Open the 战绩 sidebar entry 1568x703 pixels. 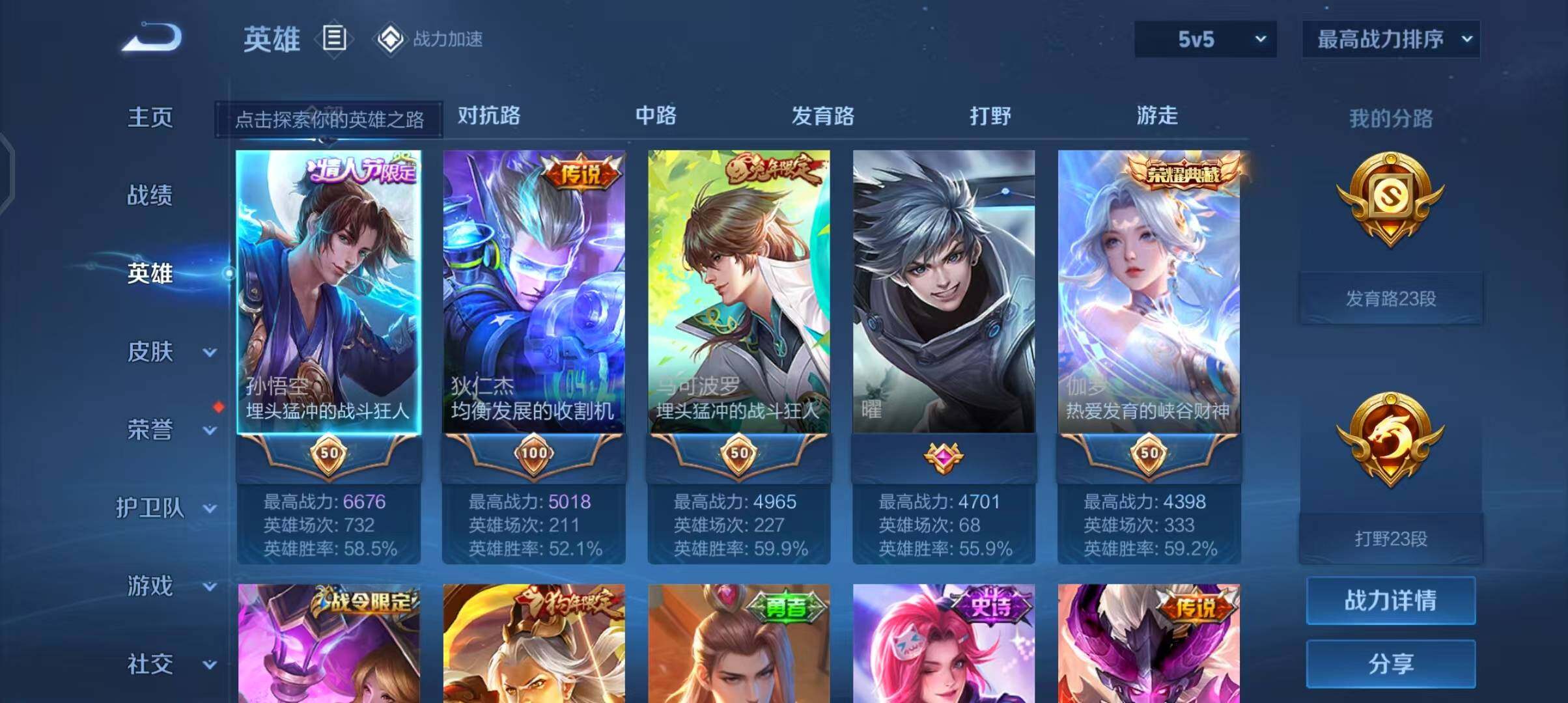(150, 195)
